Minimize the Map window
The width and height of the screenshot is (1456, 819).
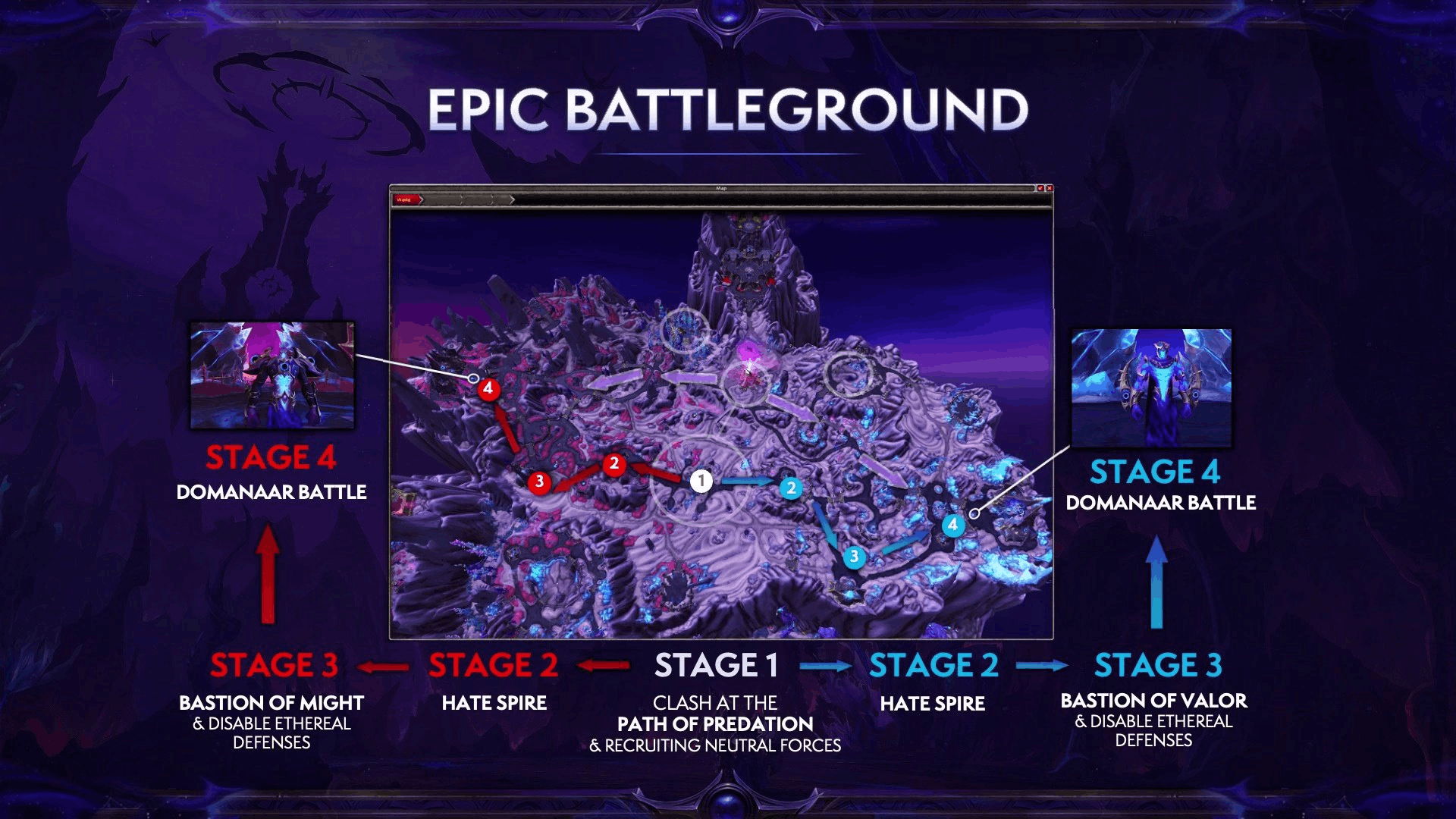click(x=1040, y=188)
